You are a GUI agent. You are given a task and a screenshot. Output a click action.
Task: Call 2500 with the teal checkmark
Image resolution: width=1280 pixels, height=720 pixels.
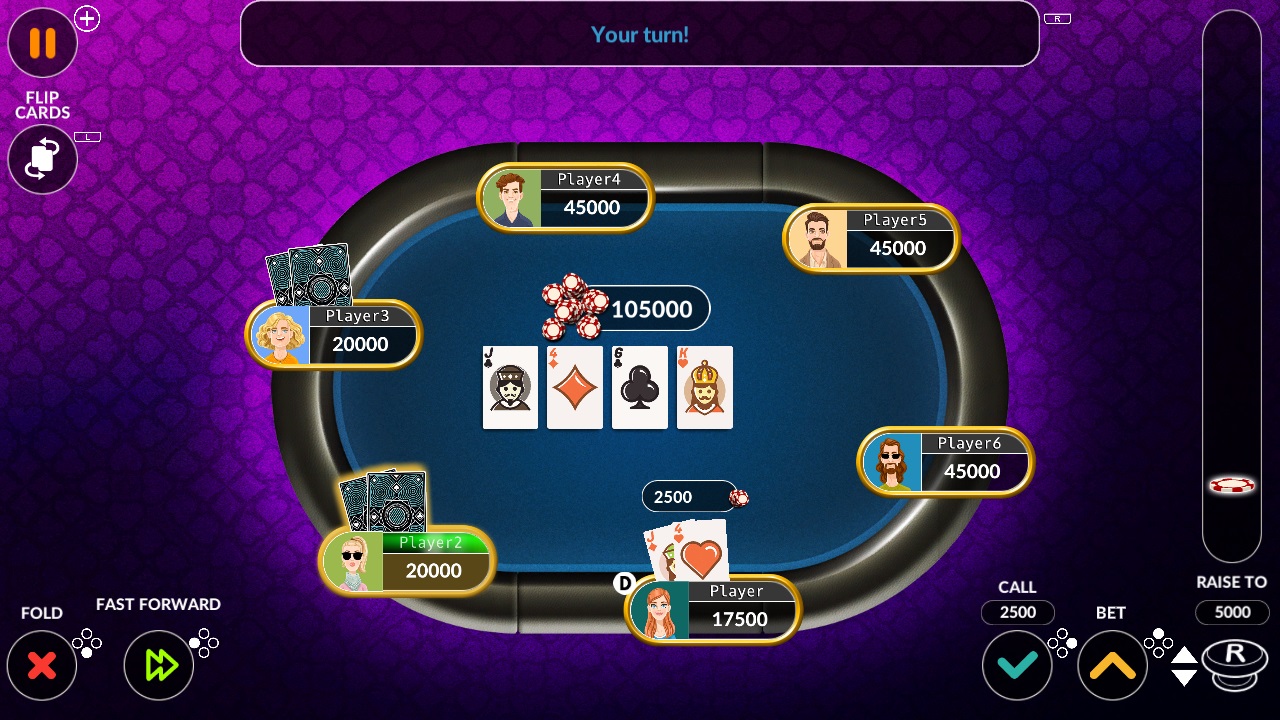(x=1017, y=664)
